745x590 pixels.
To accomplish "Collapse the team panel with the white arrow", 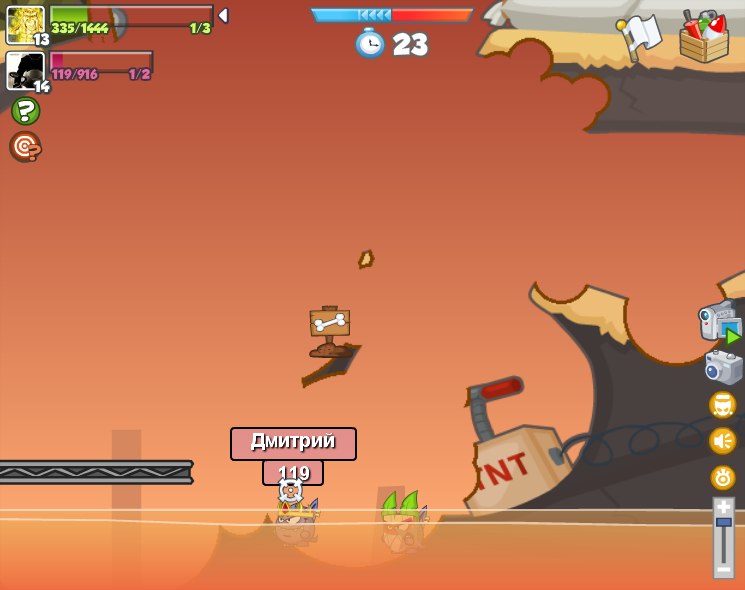I will [x=223, y=16].
